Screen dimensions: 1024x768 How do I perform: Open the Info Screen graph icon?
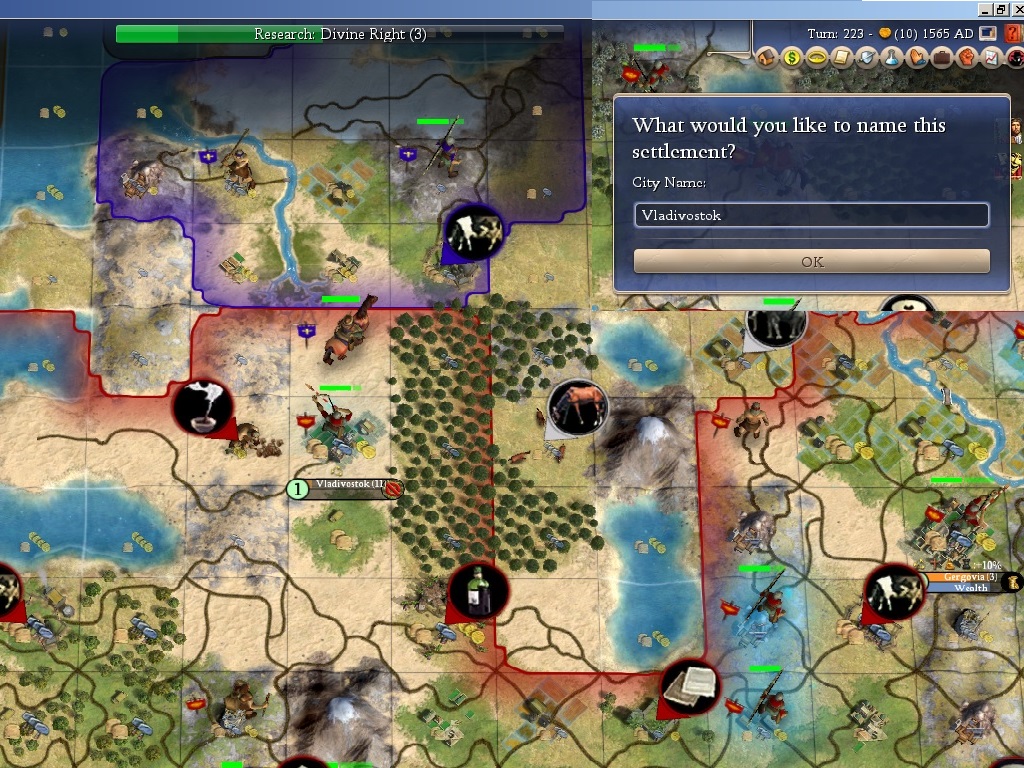[x=990, y=57]
